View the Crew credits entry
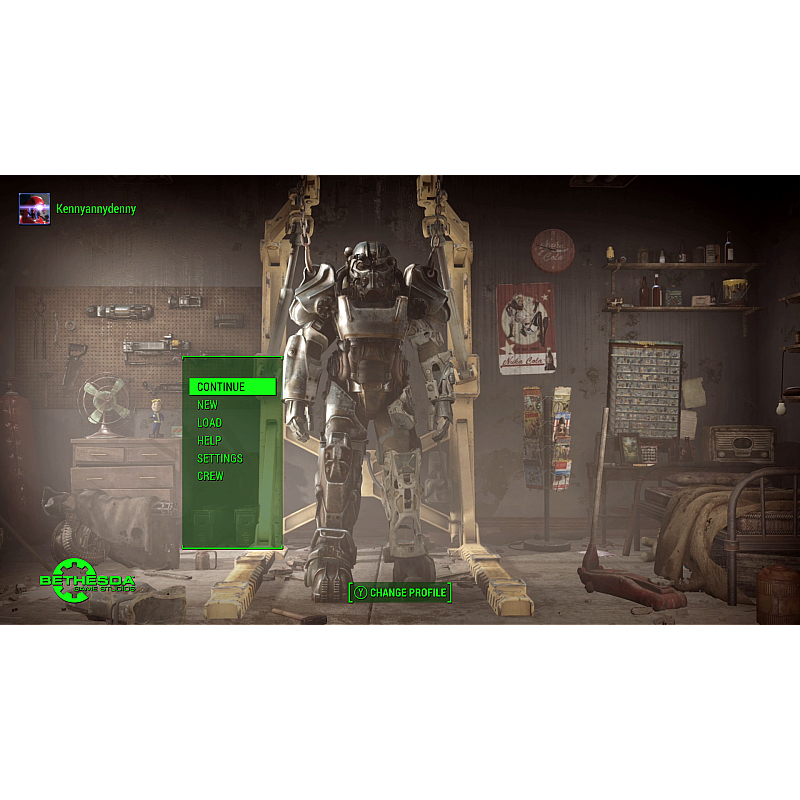This screenshot has width=800, height=800. (x=210, y=477)
